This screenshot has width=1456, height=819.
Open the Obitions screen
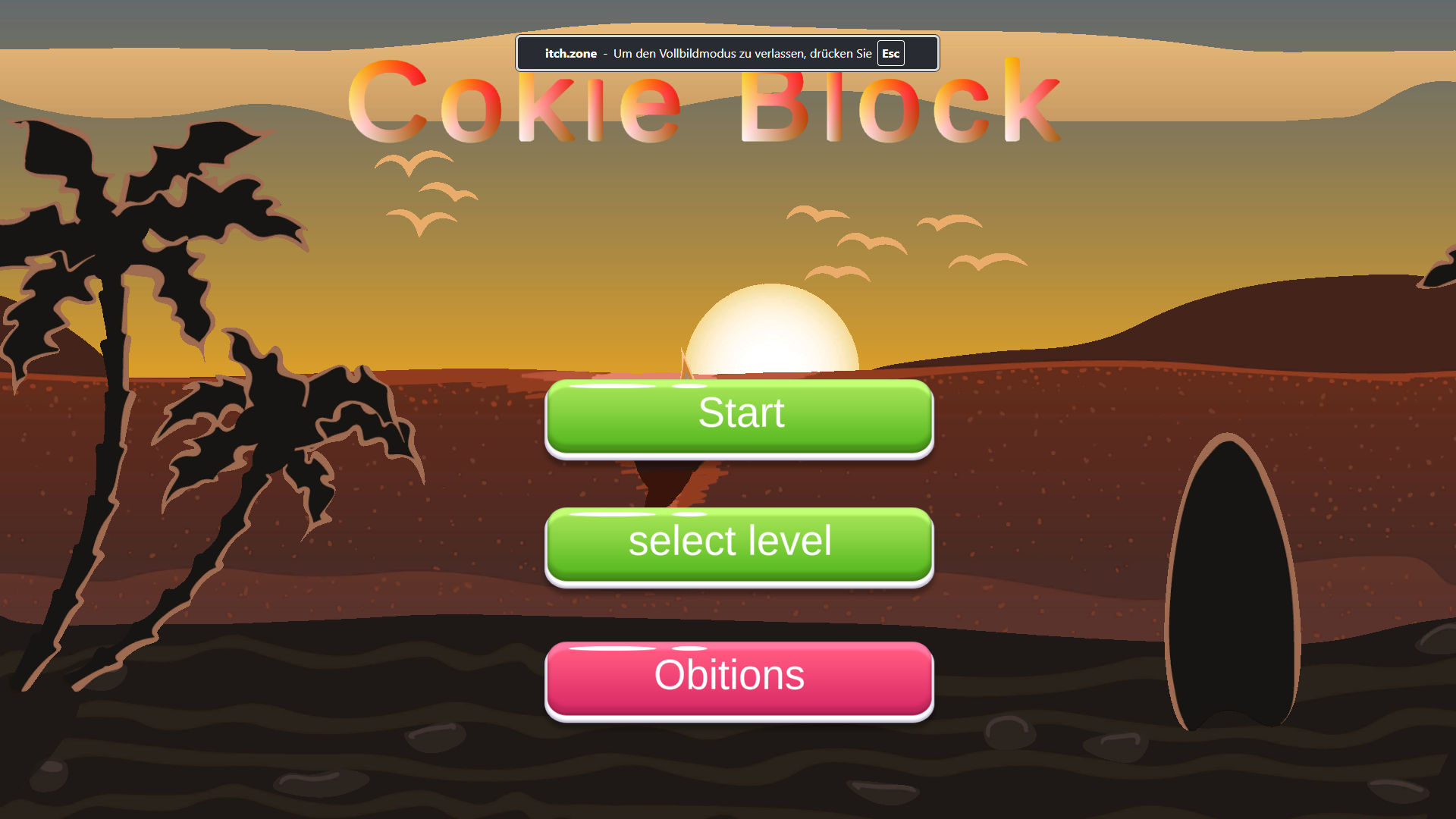click(739, 675)
